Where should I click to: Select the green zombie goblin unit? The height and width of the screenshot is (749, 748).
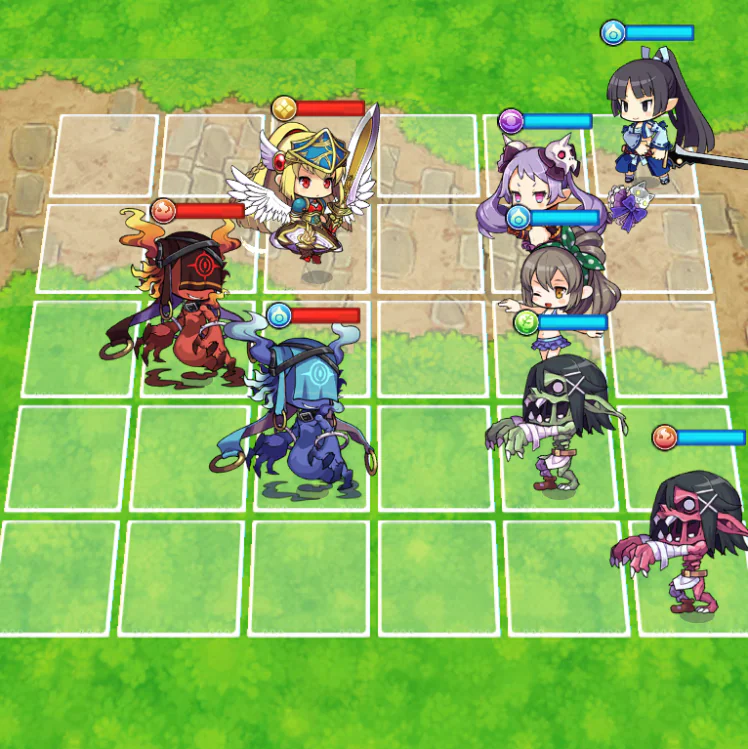tap(557, 420)
